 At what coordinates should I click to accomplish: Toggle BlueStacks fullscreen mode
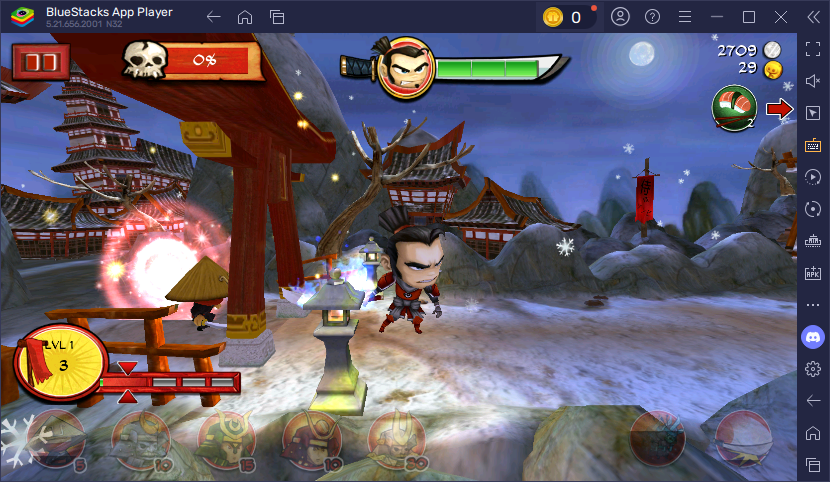[813, 49]
